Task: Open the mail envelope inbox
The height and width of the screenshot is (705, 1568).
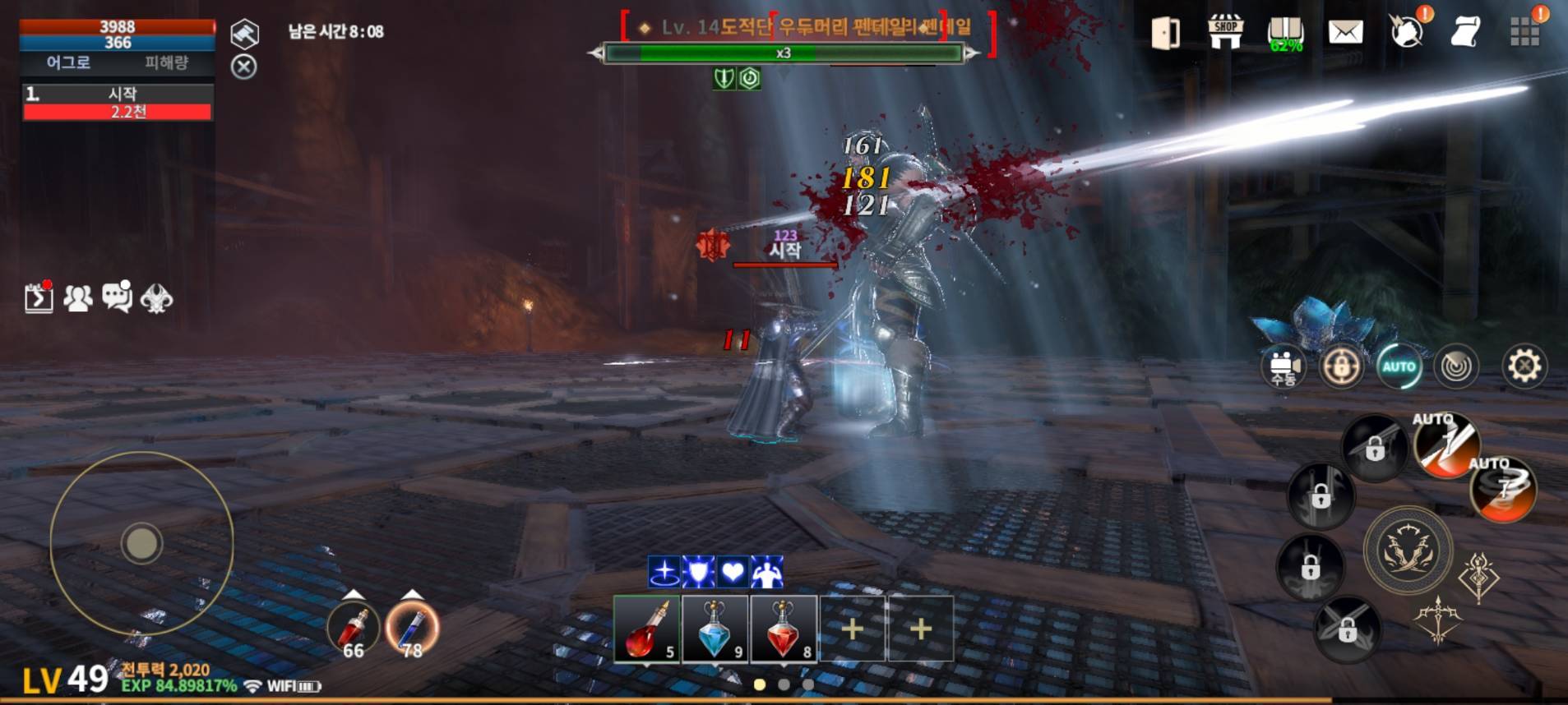Action: [1345, 35]
